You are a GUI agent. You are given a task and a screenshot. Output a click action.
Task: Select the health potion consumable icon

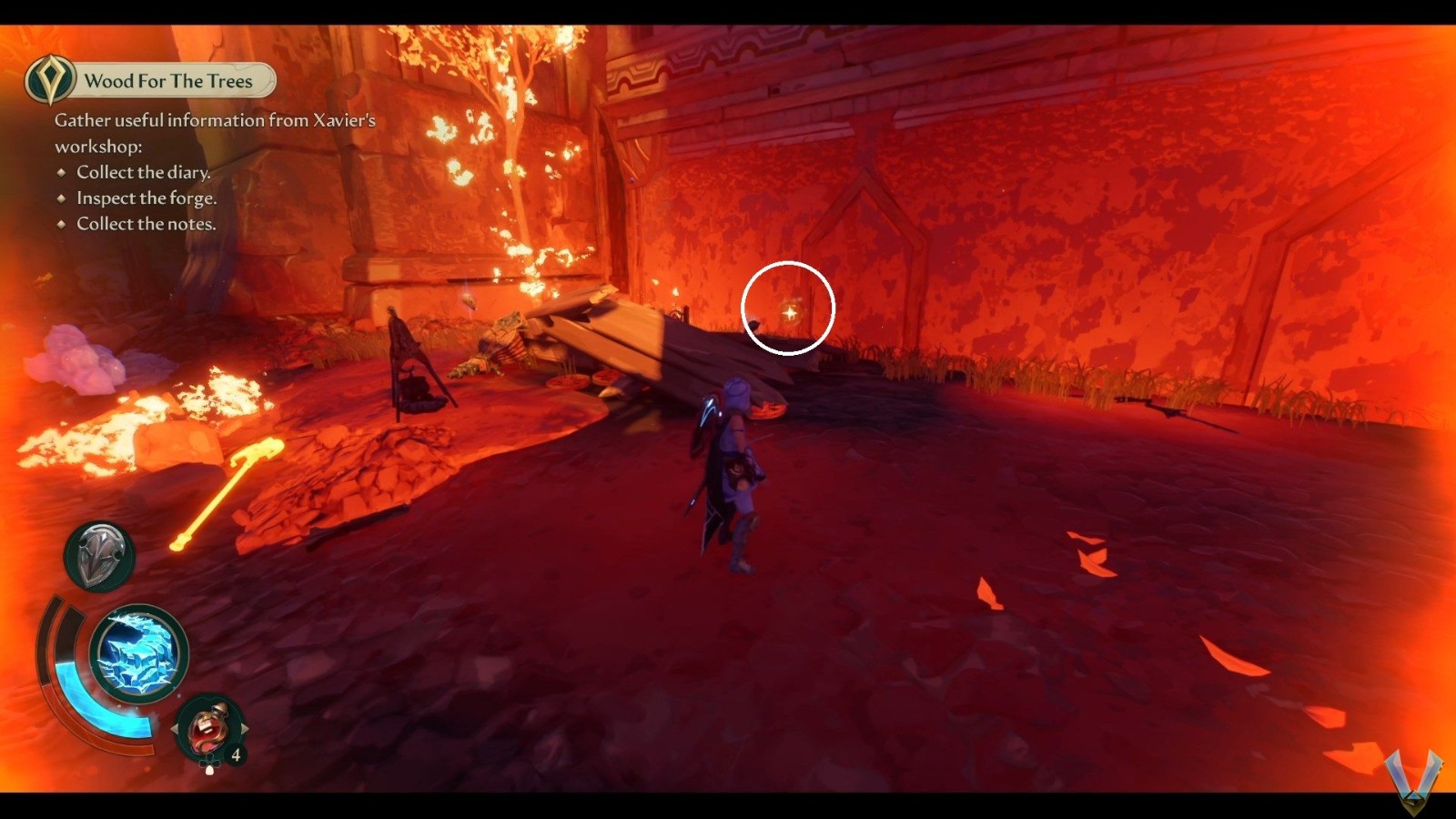(207, 727)
